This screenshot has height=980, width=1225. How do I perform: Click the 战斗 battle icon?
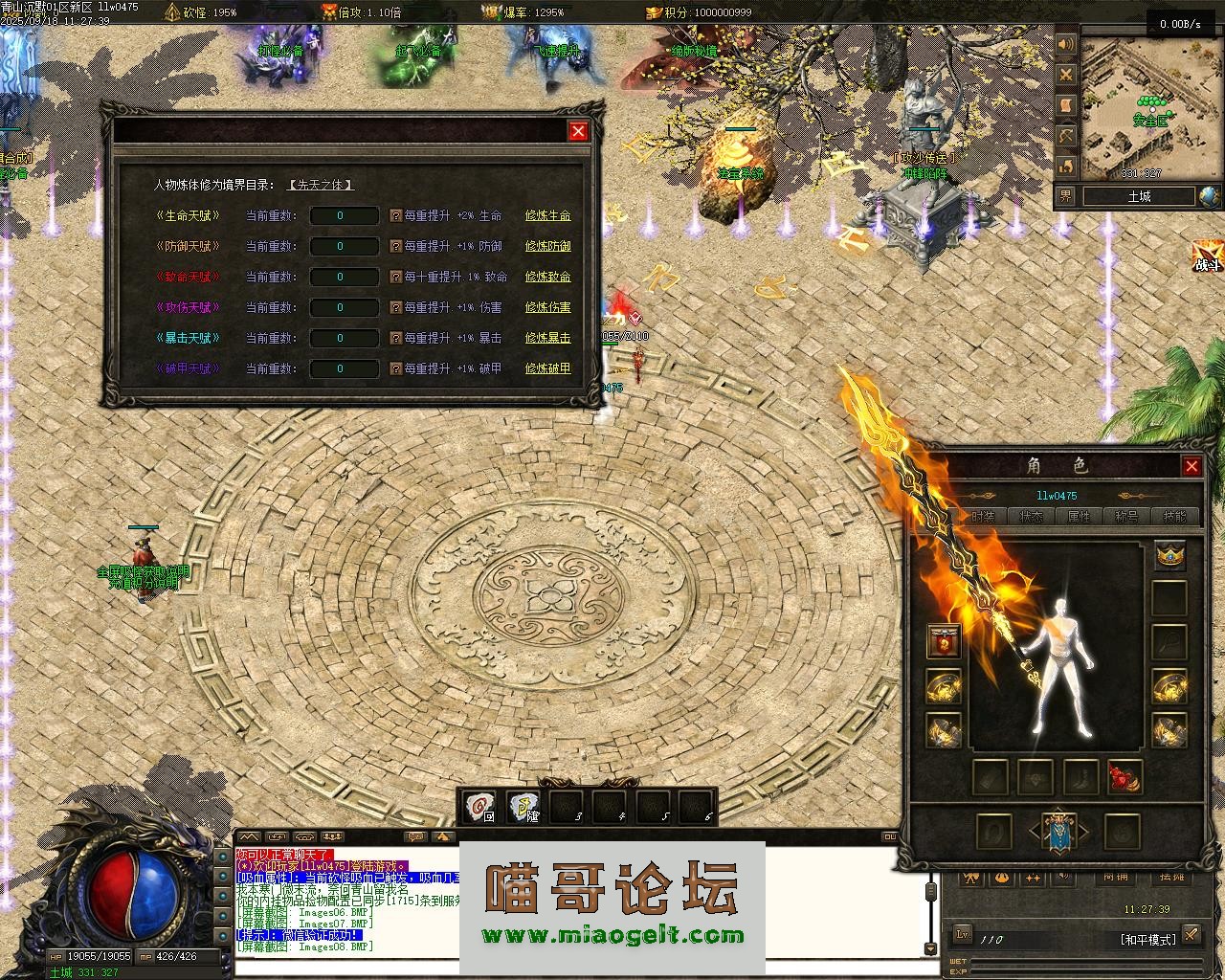(x=1207, y=257)
